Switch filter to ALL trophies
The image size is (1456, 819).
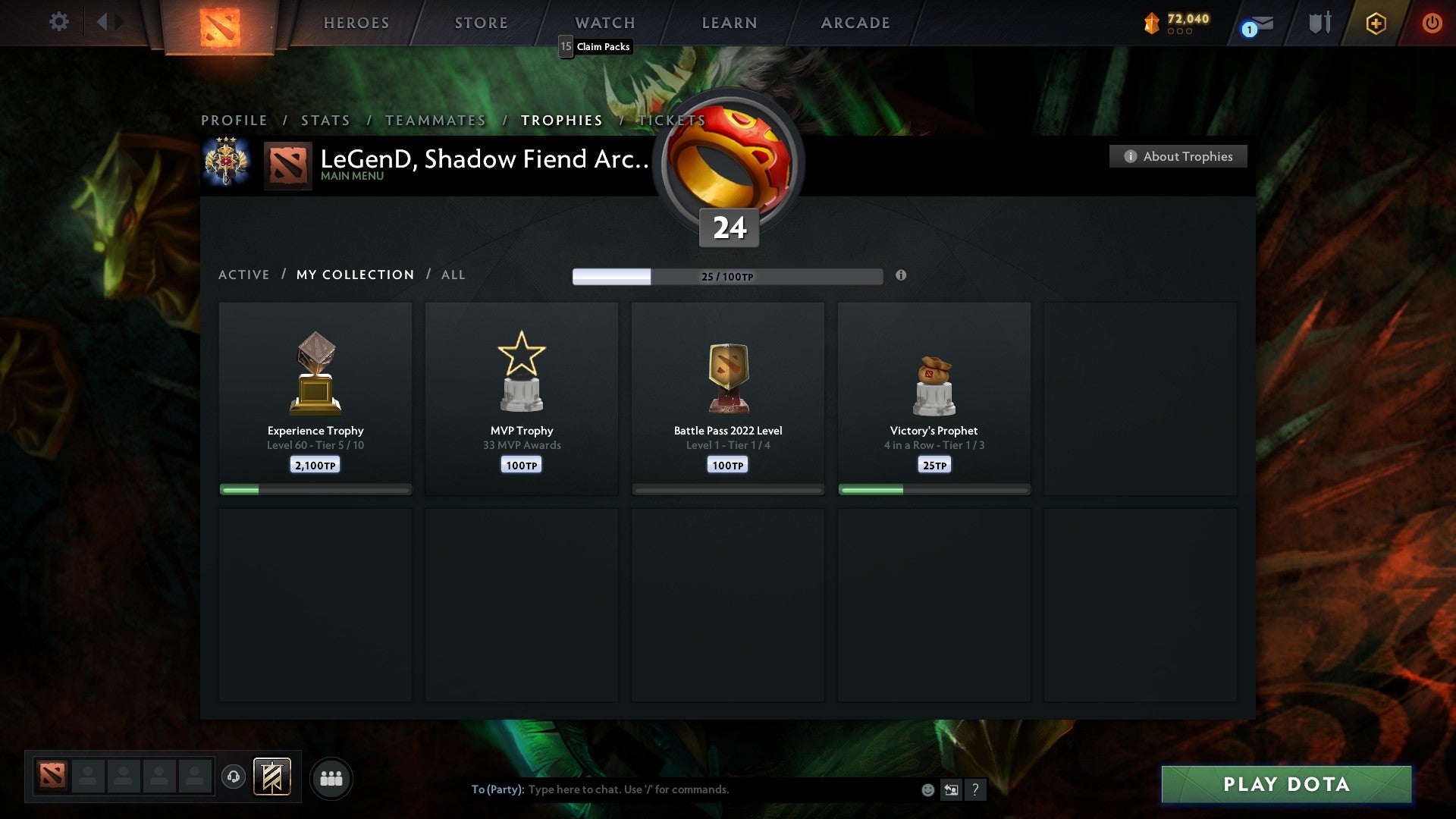(x=453, y=275)
